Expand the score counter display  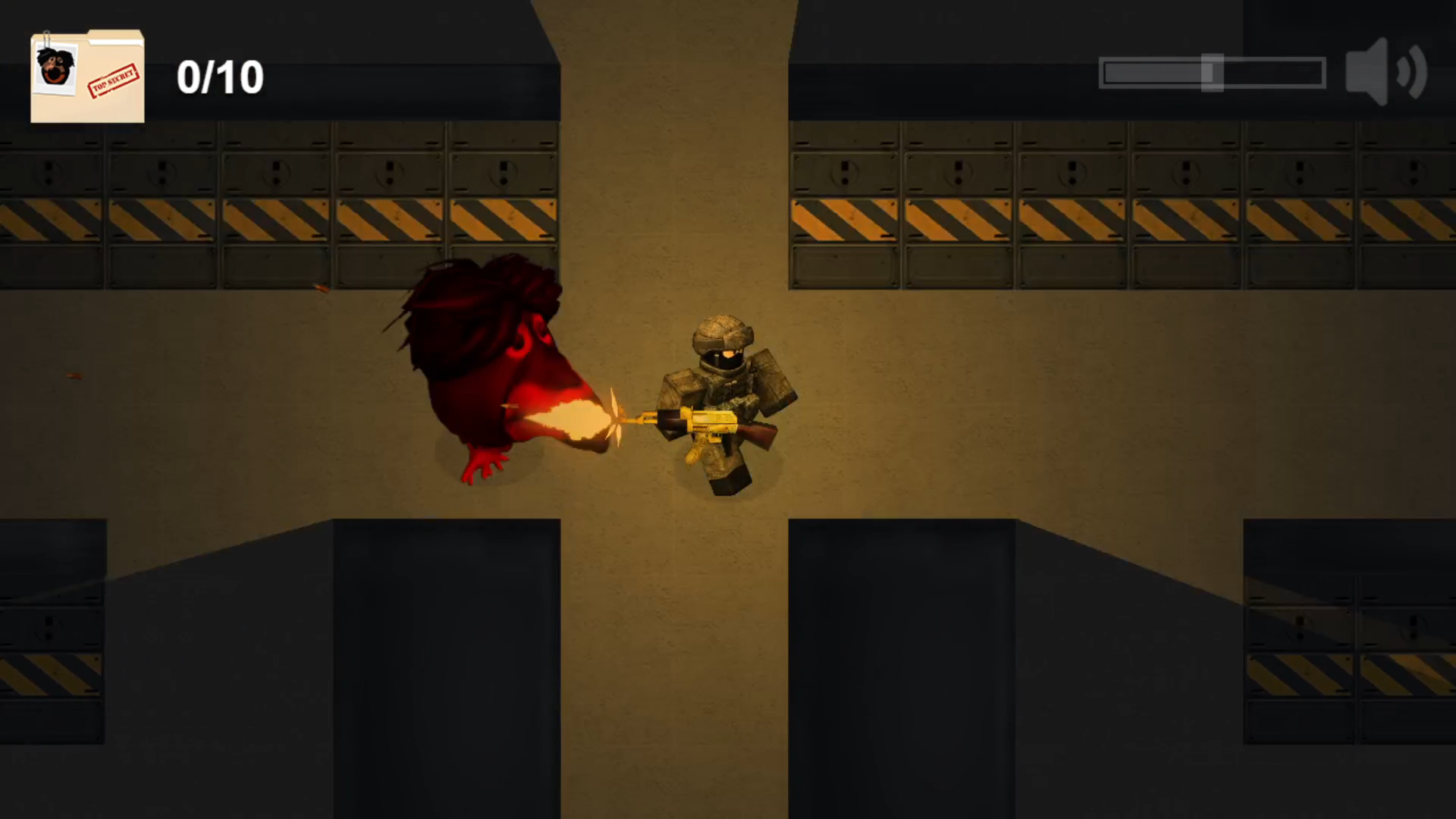(218, 76)
